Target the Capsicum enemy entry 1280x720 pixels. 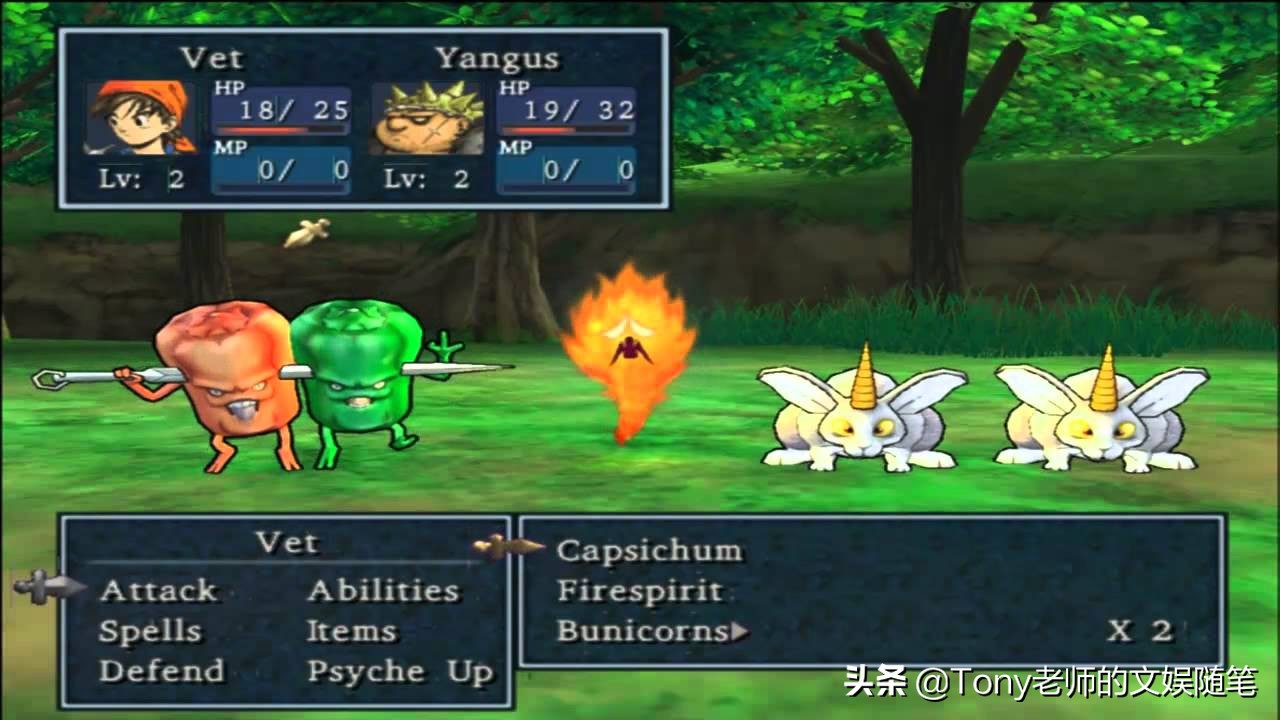tap(649, 551)
